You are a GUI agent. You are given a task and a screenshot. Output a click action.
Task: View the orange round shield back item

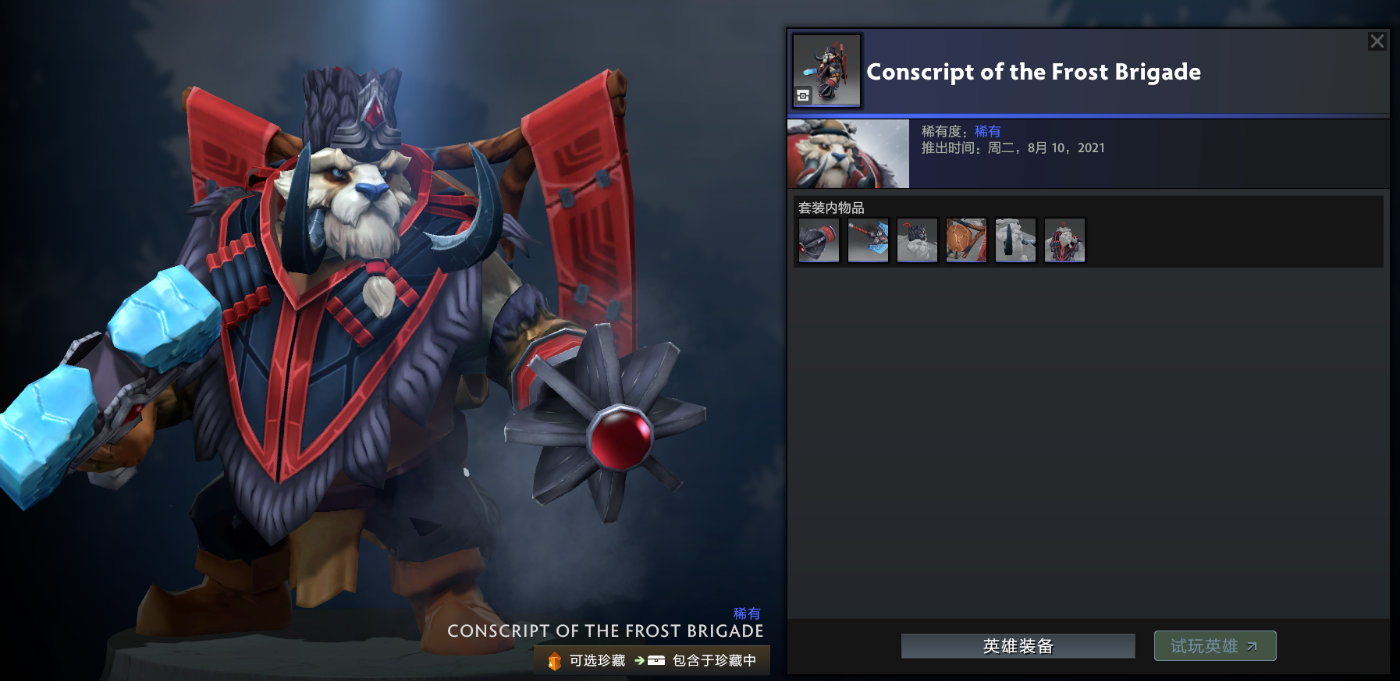point(966,241)
